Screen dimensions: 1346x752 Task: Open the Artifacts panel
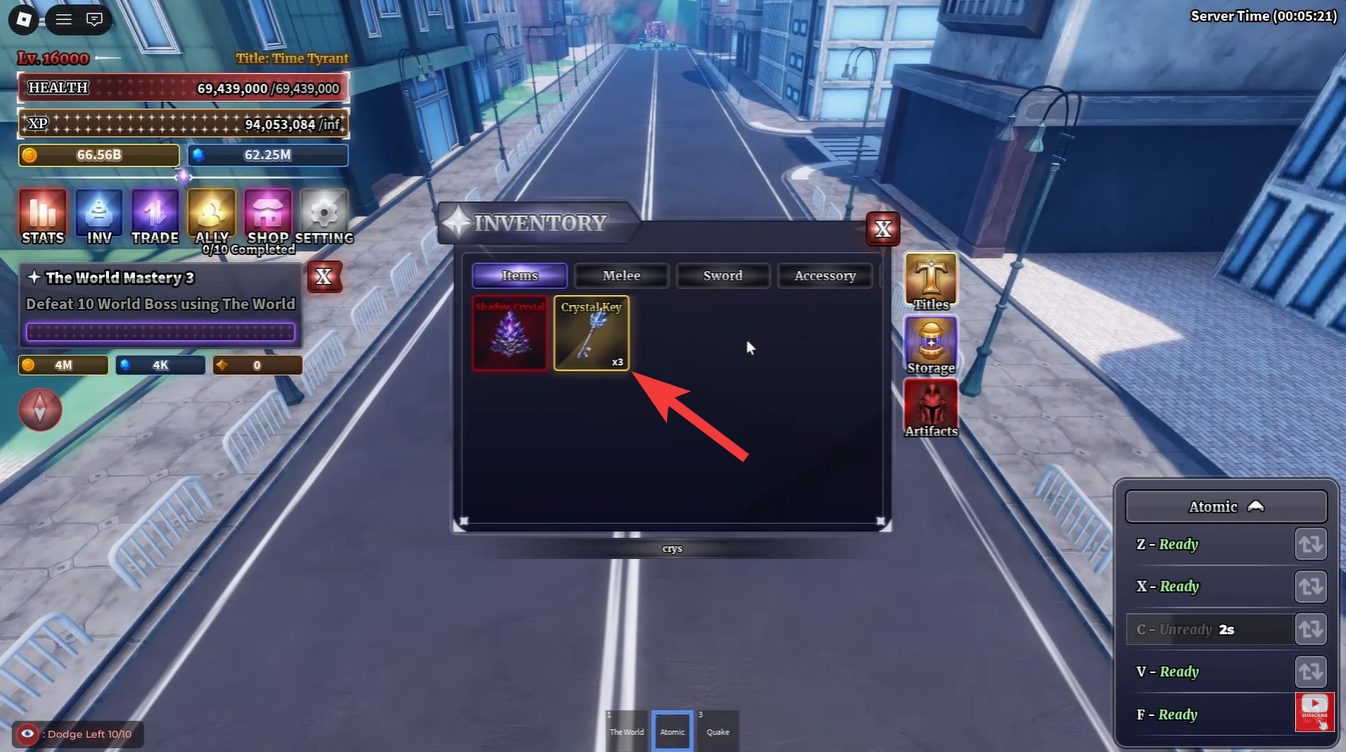pyautogui.click(x=930, y=407)
